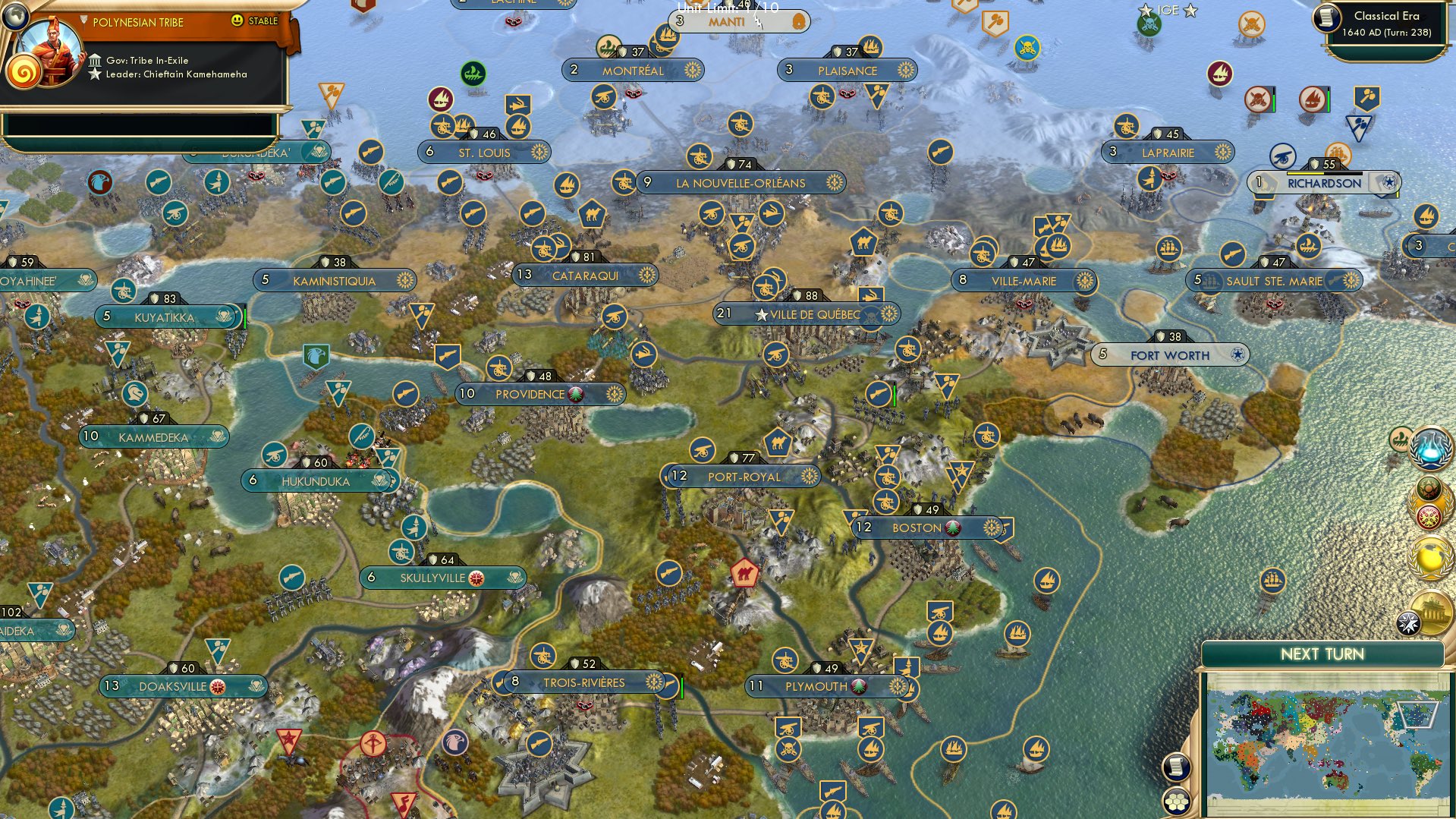Screen dimensions: 1456x819
Task: Select the cannon unit icon near Laprairie
Action: tap(1125, 126)
